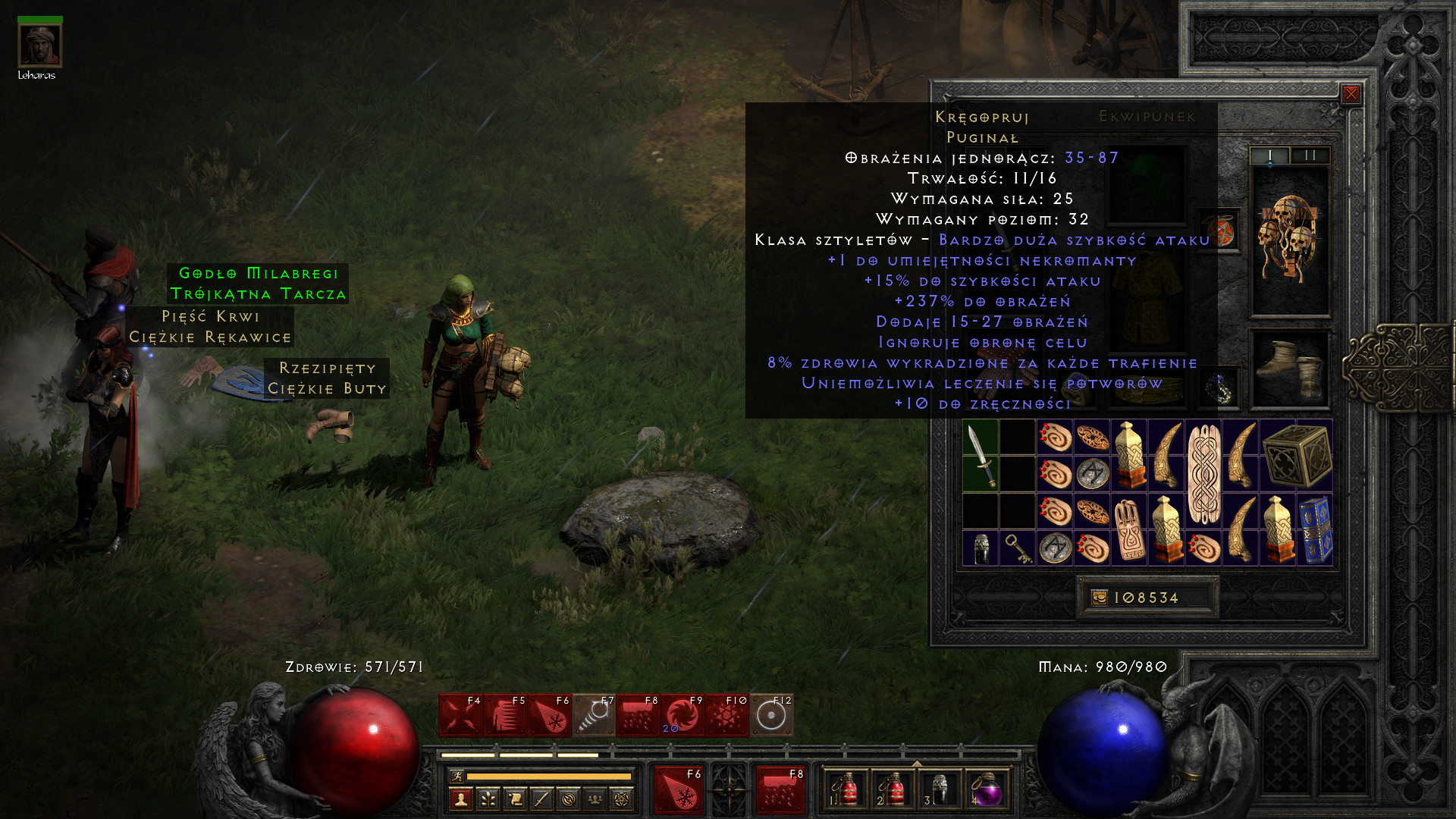The image size is (1456, 819).
Task: Click the golden key in inventory
Action: point(1017,548)
